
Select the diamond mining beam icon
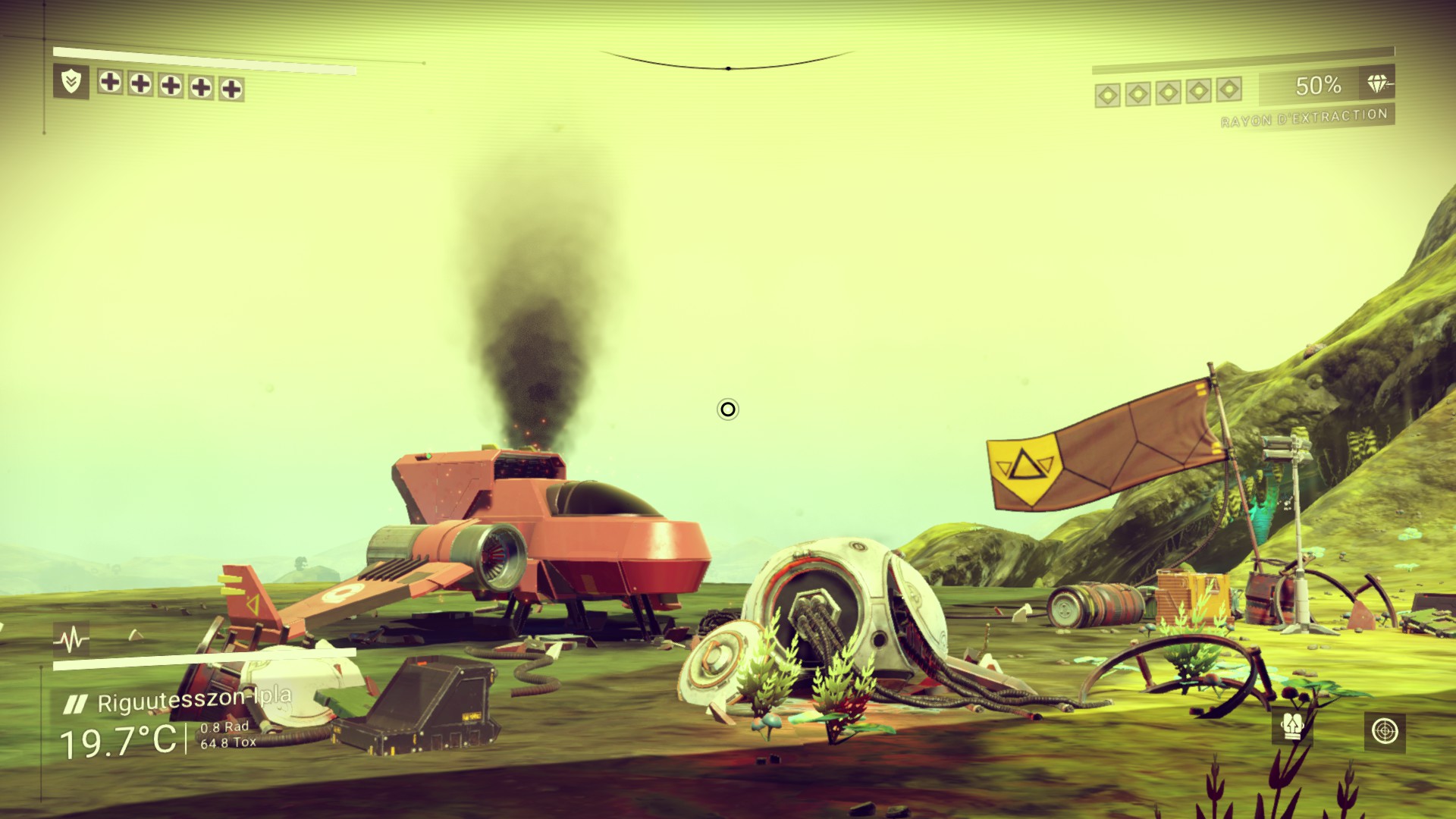[x=1377, y=85]
